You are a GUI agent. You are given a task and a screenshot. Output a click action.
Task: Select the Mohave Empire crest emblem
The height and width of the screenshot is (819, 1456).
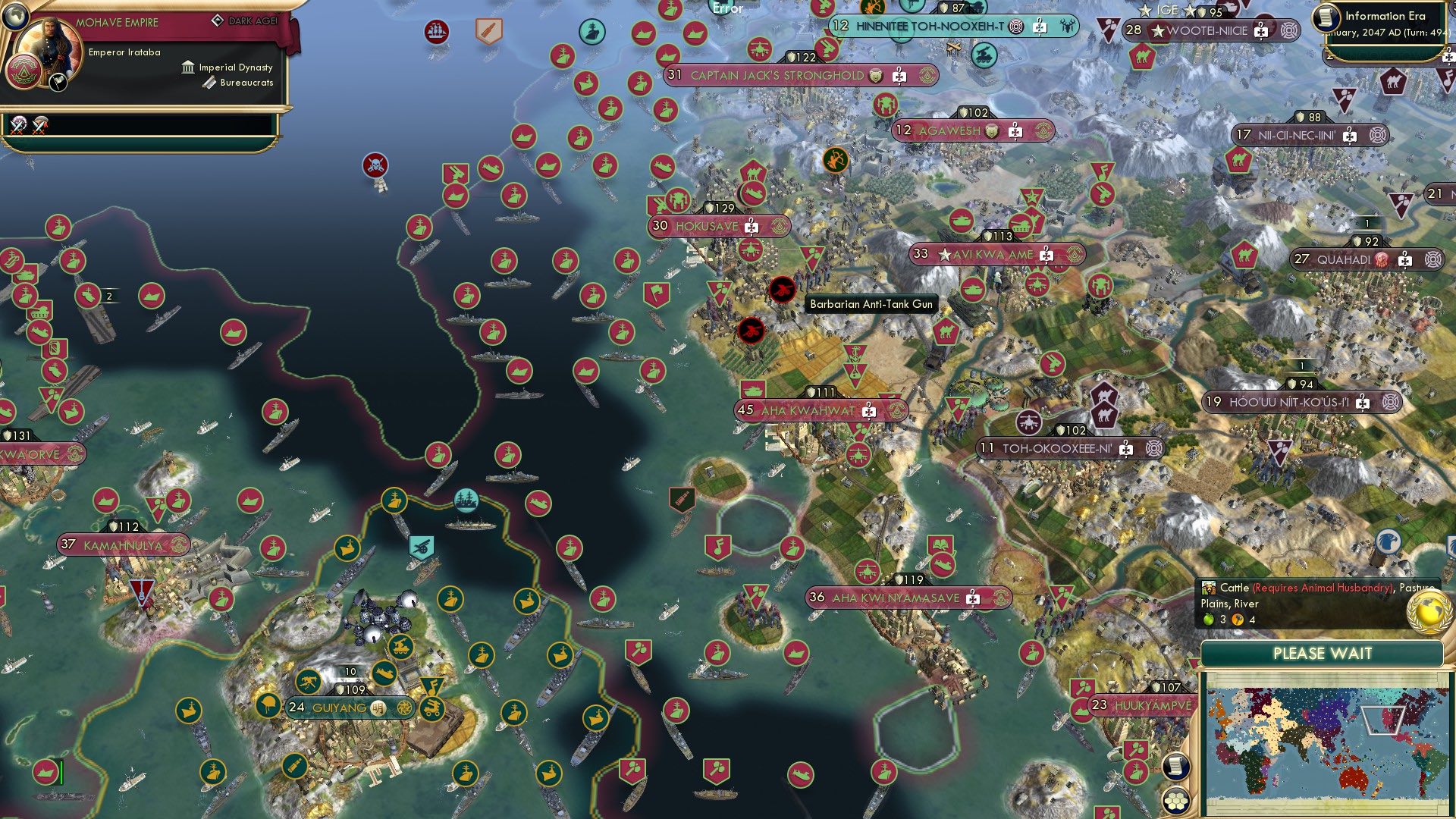pos(24,72)
